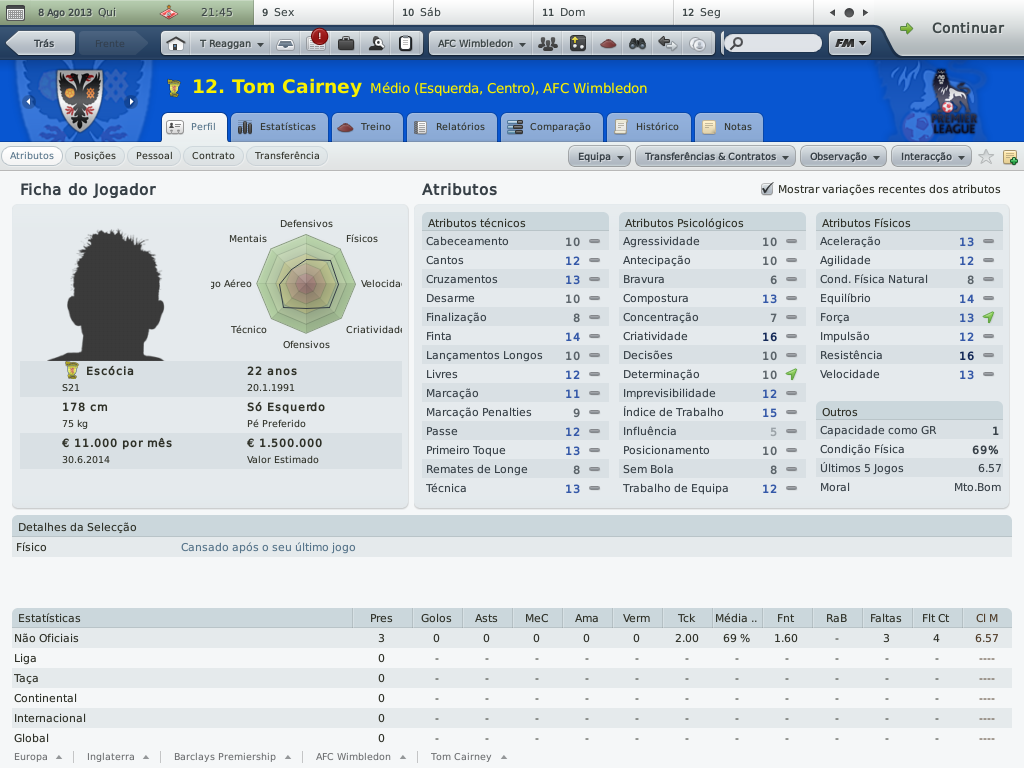Expand the Observação dropdown
1024x768 pixels.
(845, 157)
